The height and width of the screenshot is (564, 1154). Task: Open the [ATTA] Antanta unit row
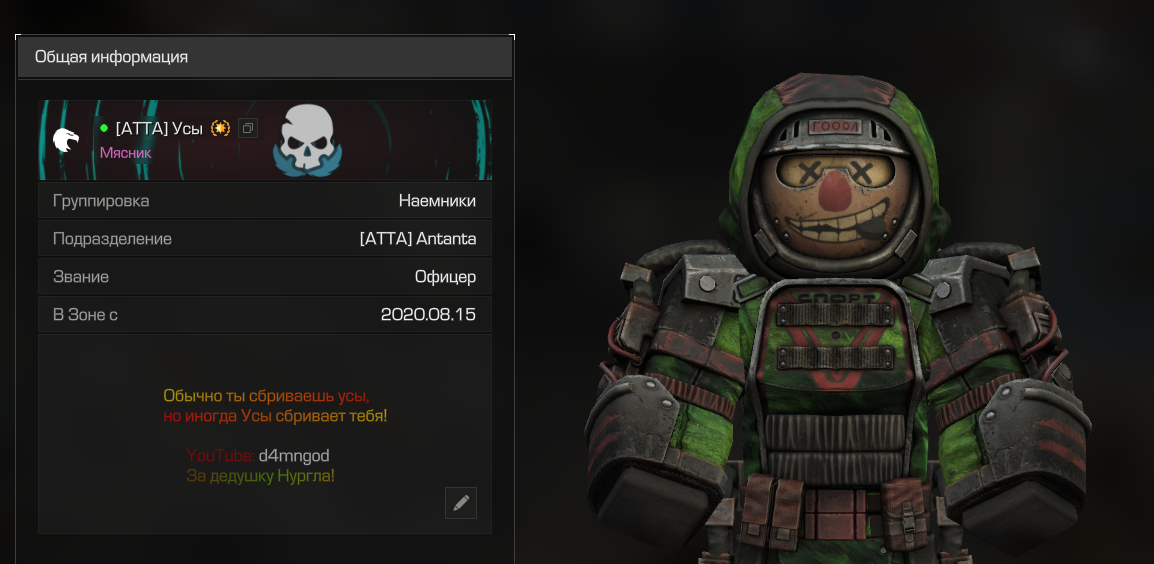click(265, 239)
